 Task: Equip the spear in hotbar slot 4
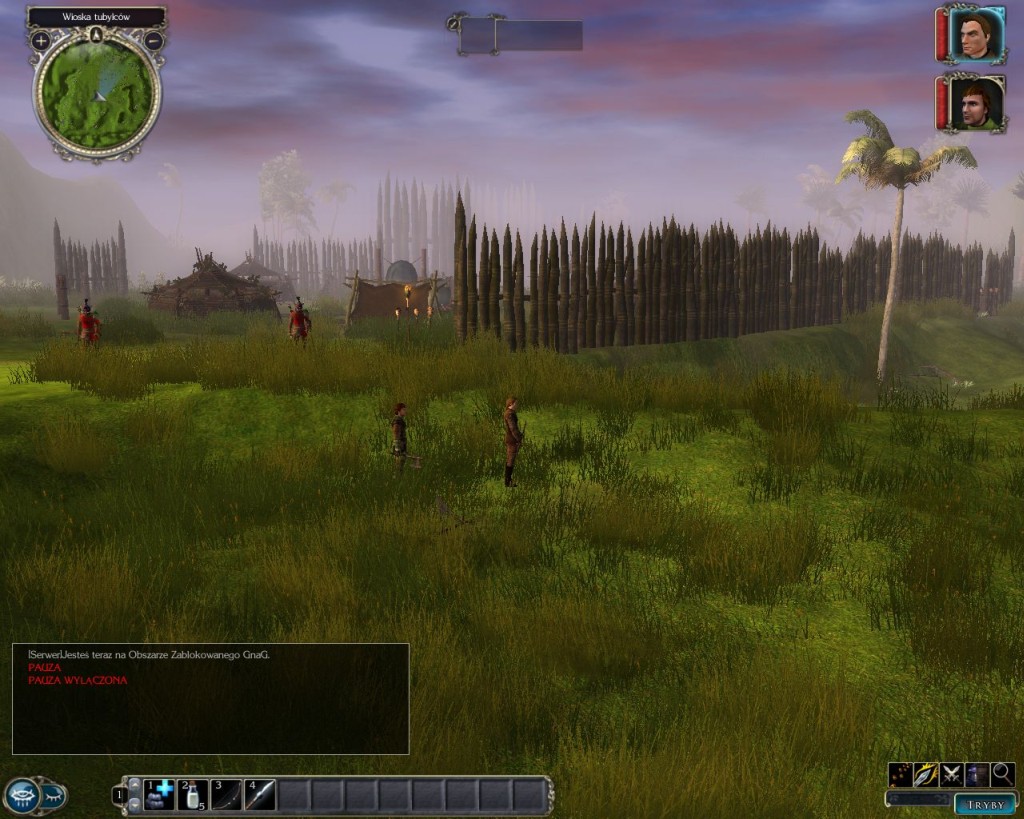coord(260,795)
